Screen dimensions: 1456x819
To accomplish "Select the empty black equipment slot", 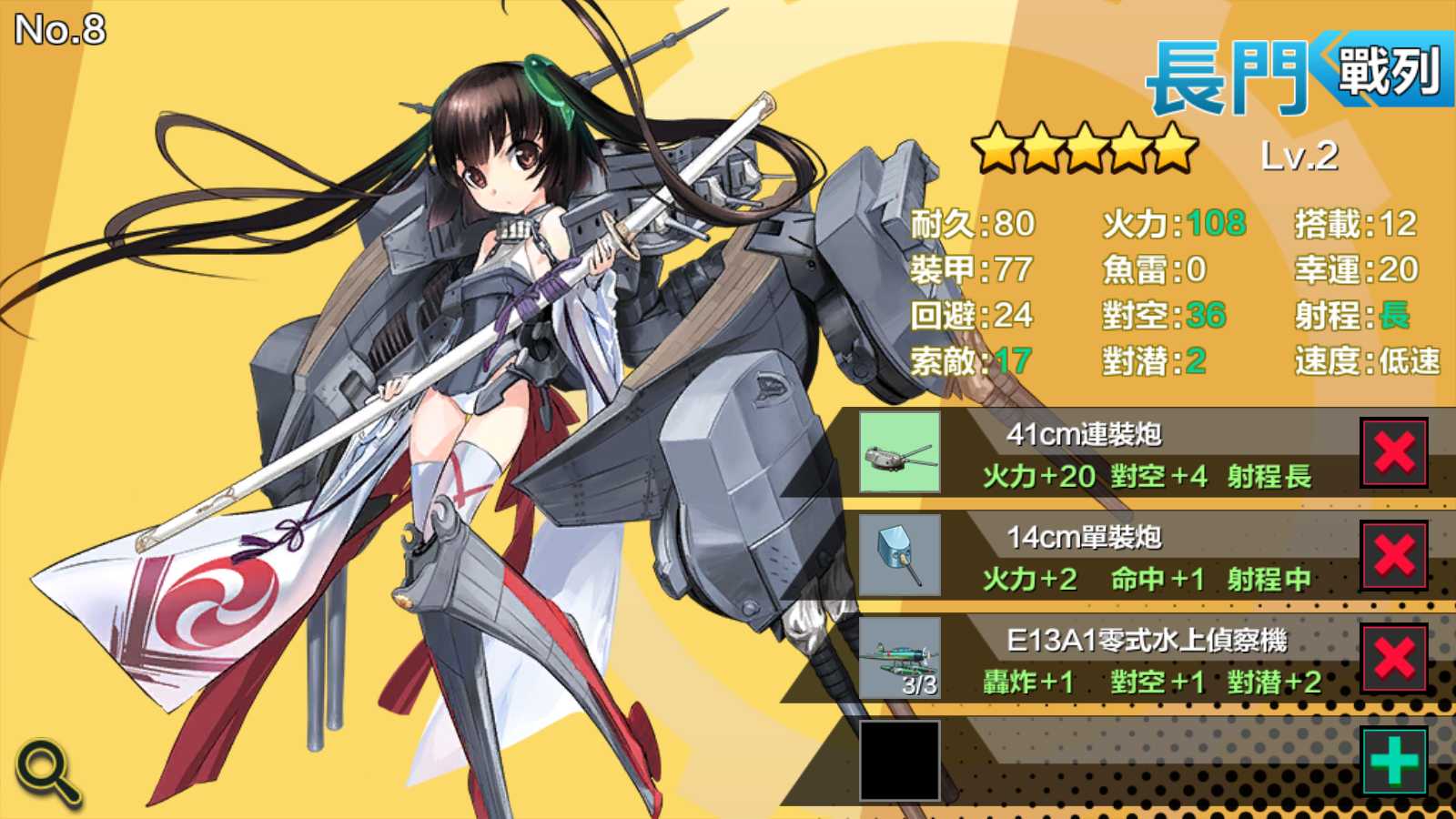I will 900,761.
